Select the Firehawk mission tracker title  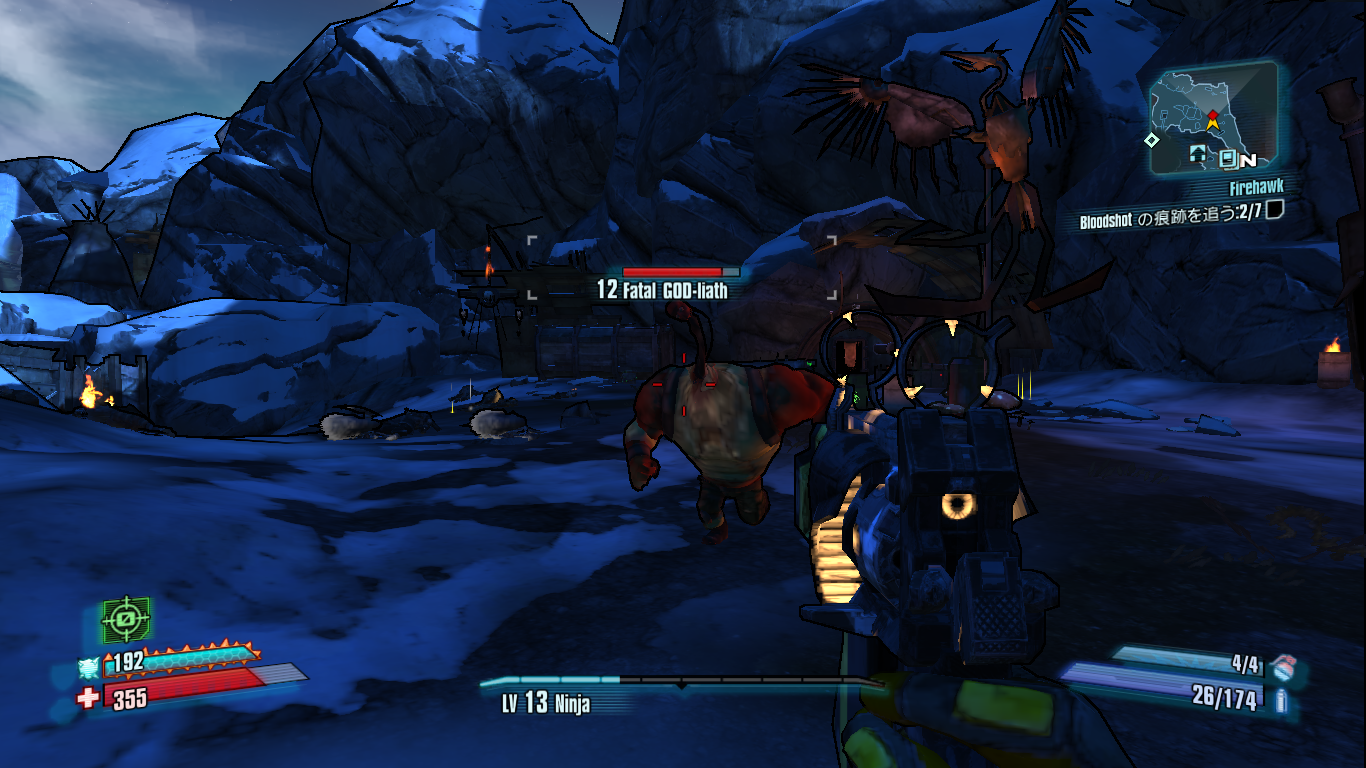(x=1256, y=189)
